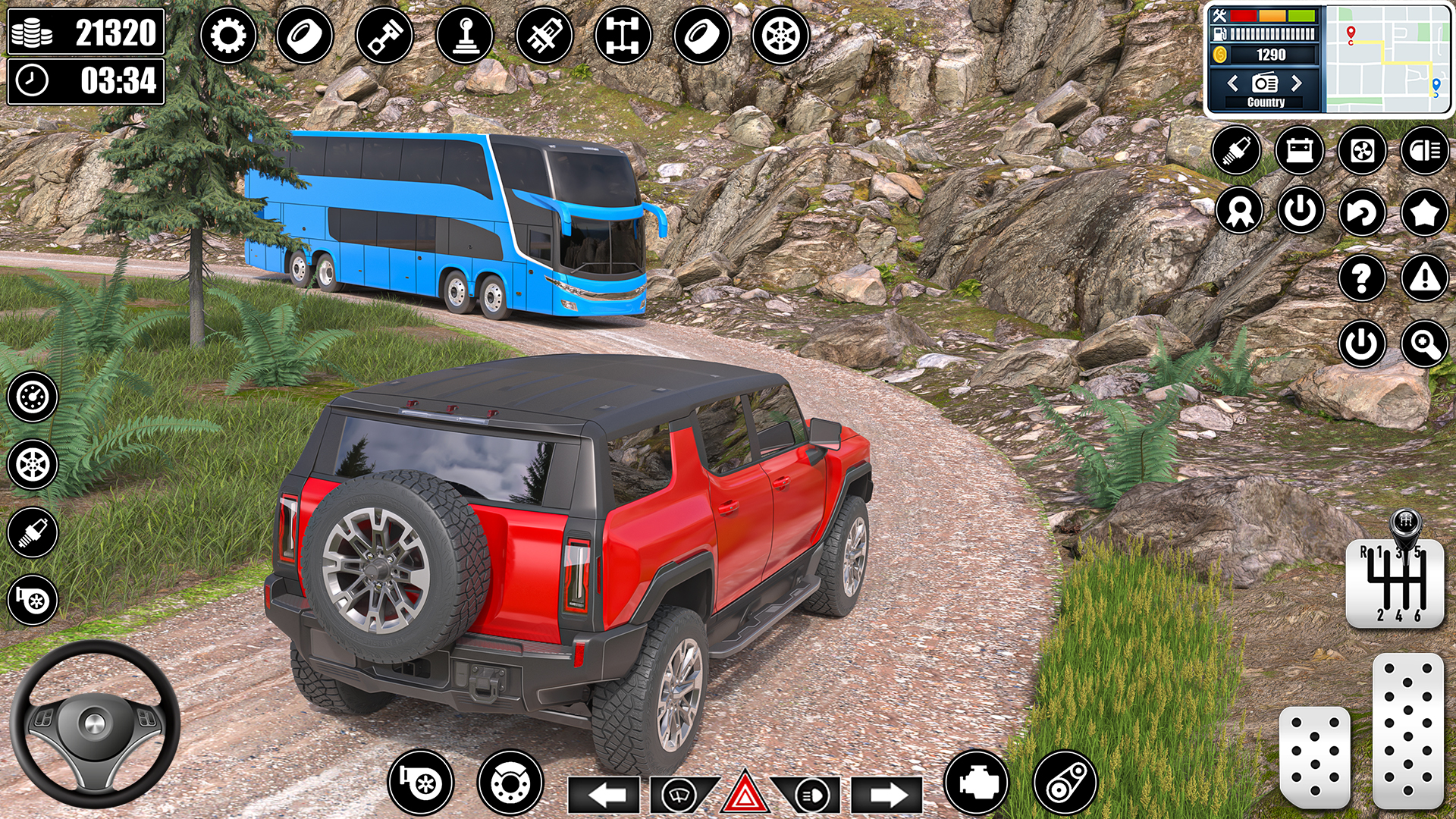Select the piston engine part icon
The image size is (1456, 819).
pyautogui.click(x=385, y=34)
